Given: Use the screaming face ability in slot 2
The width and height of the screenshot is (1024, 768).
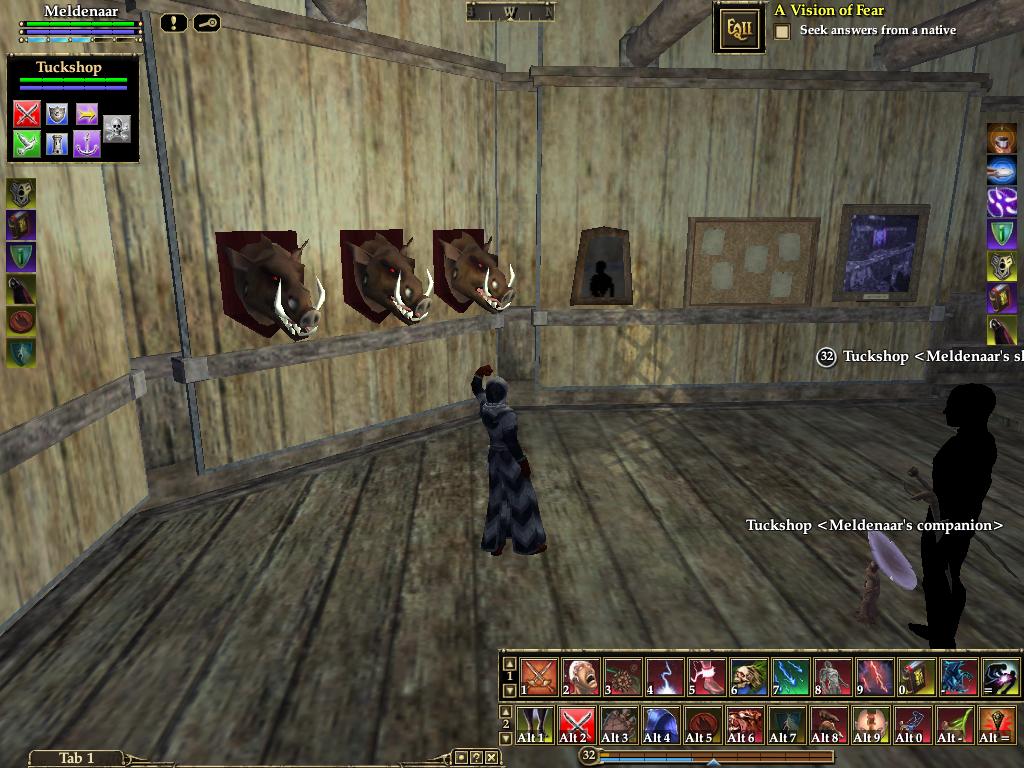Looking at the screenshot, I should tap(580, 677).
